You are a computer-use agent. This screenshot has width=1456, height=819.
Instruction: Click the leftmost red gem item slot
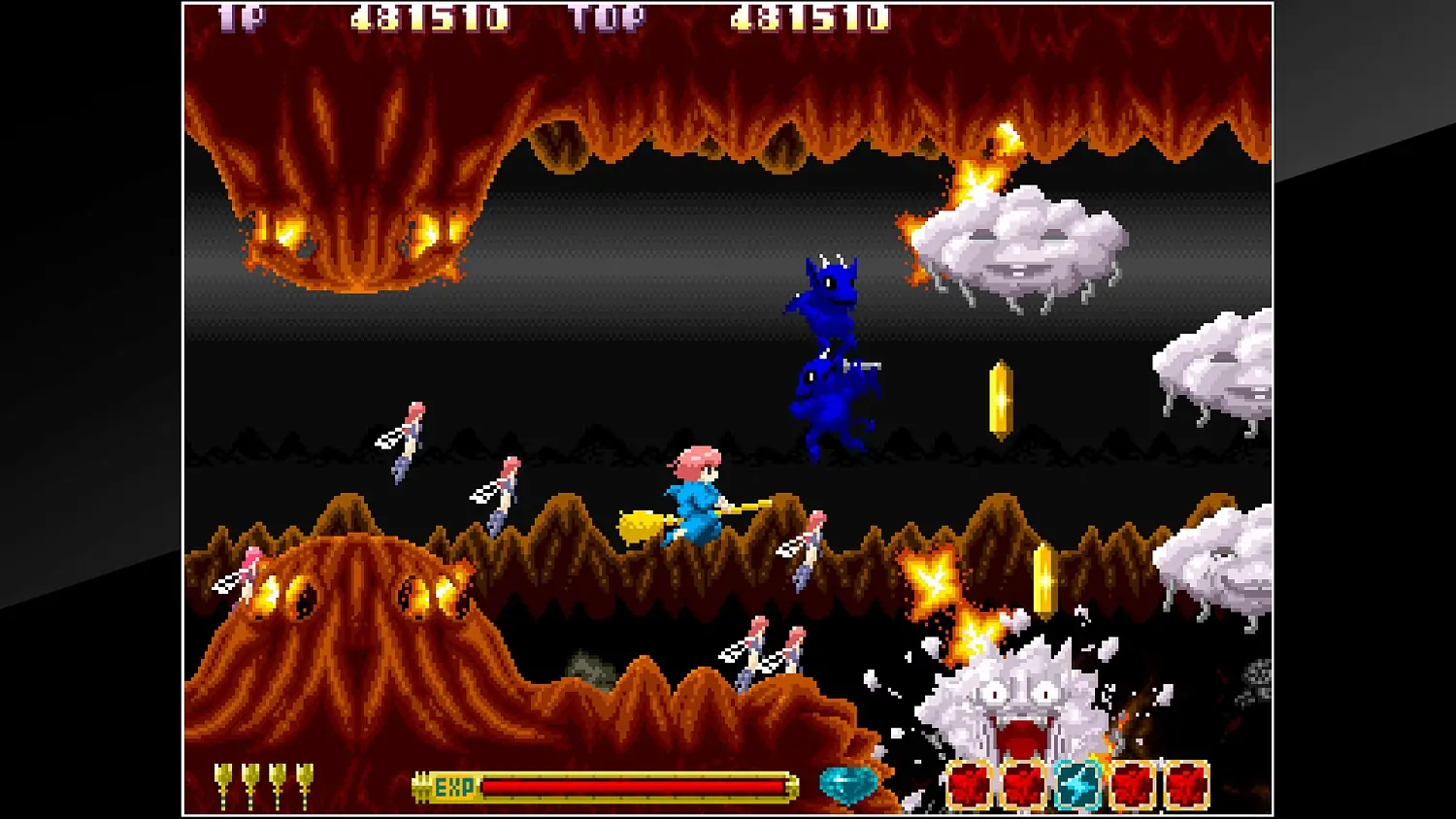click(970, 784)
